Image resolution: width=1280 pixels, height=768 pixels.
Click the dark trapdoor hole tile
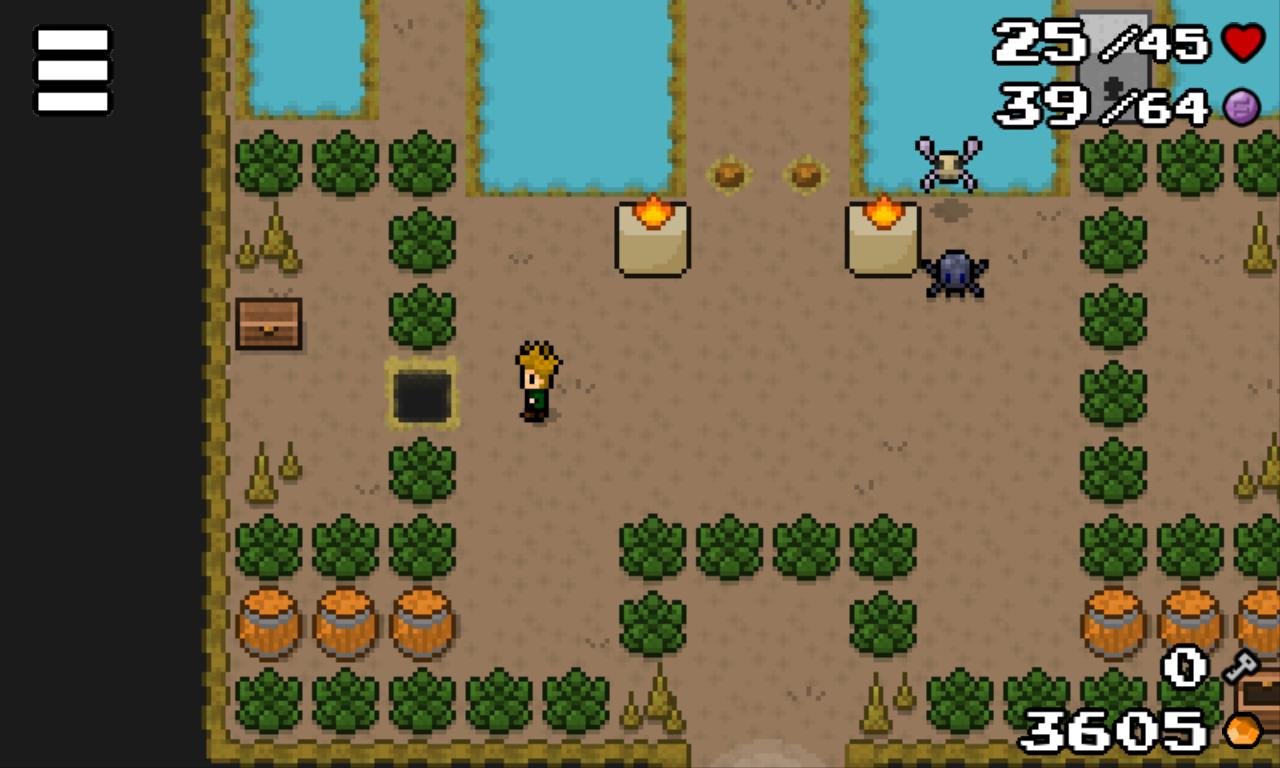coord(423,394)
